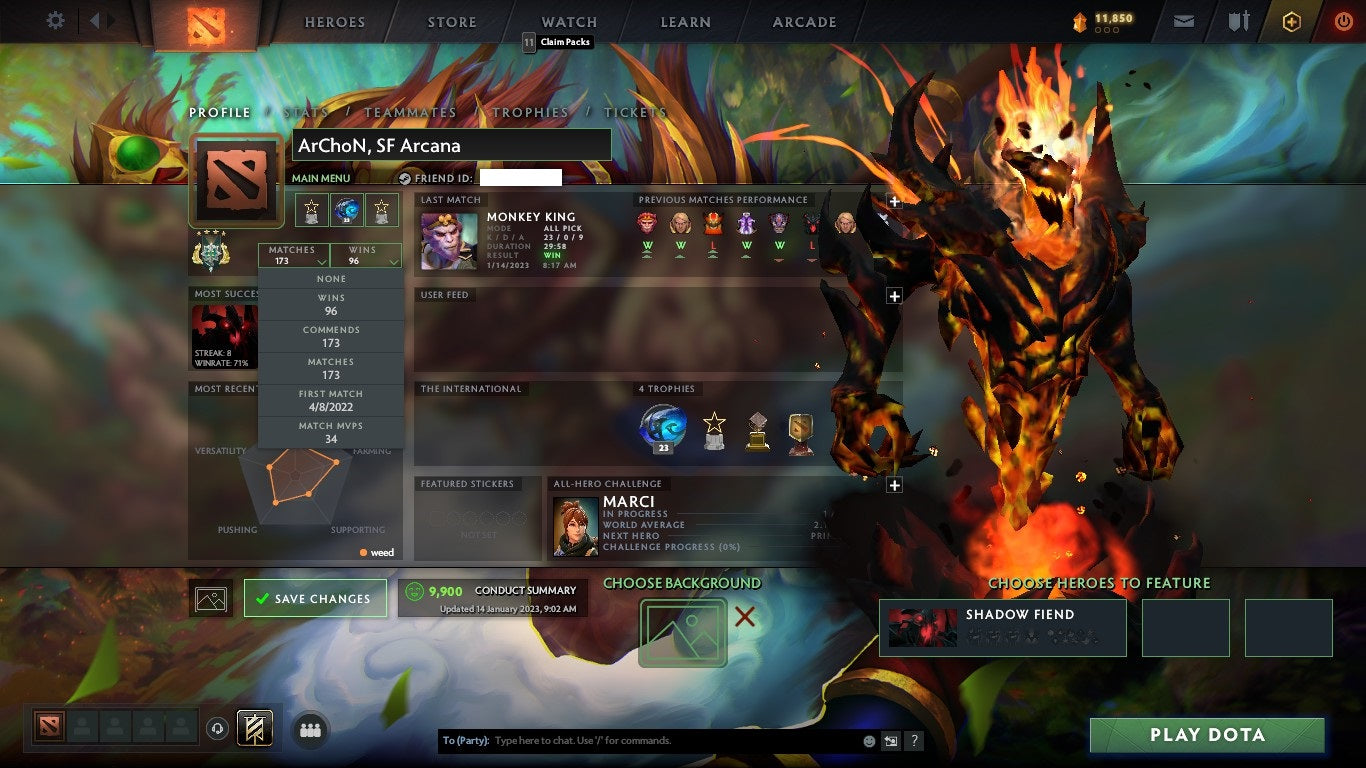This screenshot has width=1366, height=768.
Task: Click the PLAY DOTA button
Action: [1207, 735]
